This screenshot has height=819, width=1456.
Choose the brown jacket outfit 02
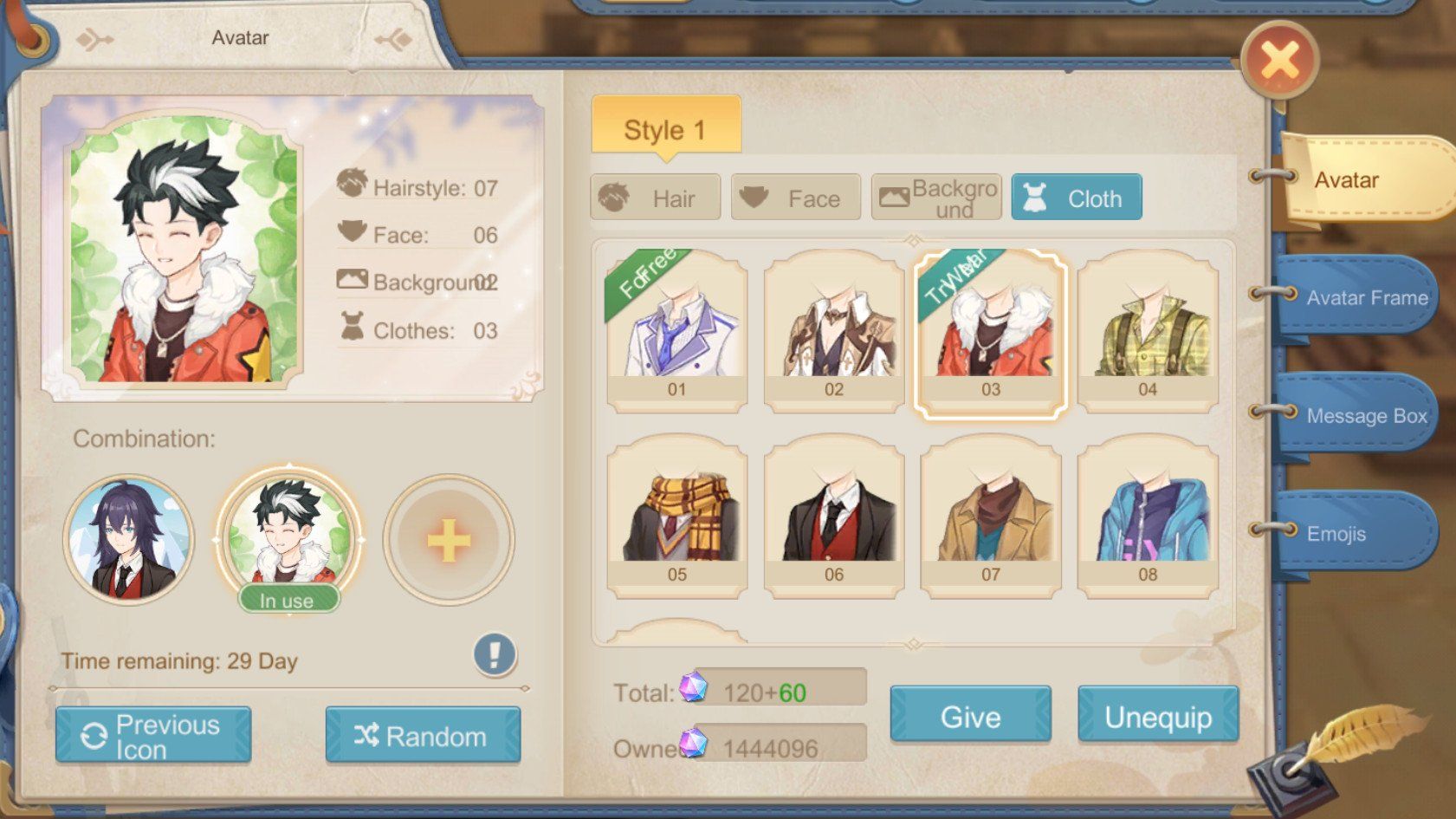833,329
